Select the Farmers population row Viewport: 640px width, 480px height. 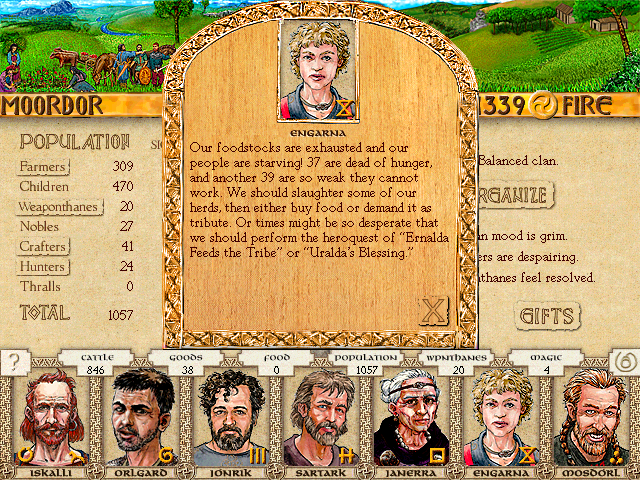tap(43, 166)
